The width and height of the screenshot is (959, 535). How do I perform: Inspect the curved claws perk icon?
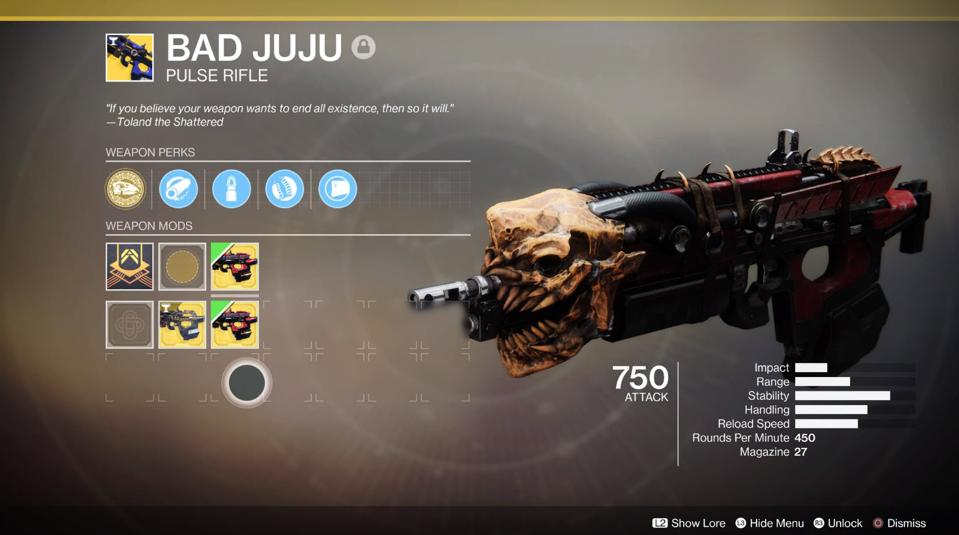[284, 189]
